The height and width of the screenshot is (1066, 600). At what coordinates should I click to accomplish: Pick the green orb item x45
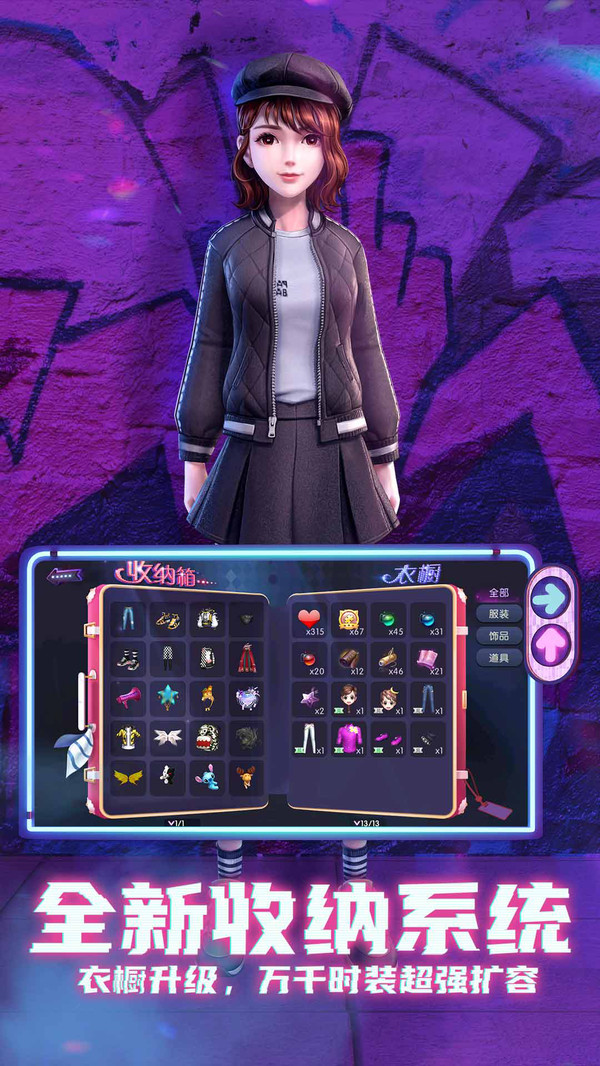389,619
